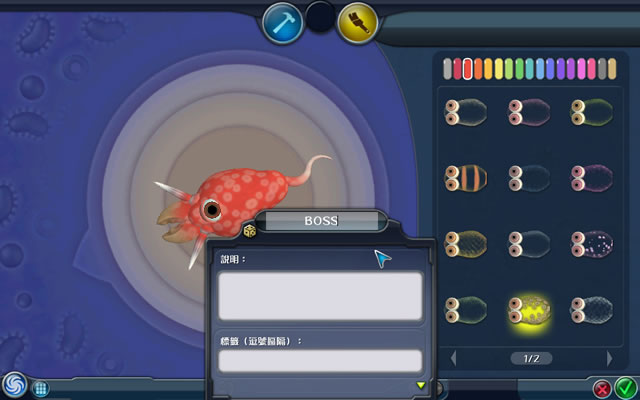Collapse the details panel with yellow arrow
640x400 pixels.
point(421,385)
